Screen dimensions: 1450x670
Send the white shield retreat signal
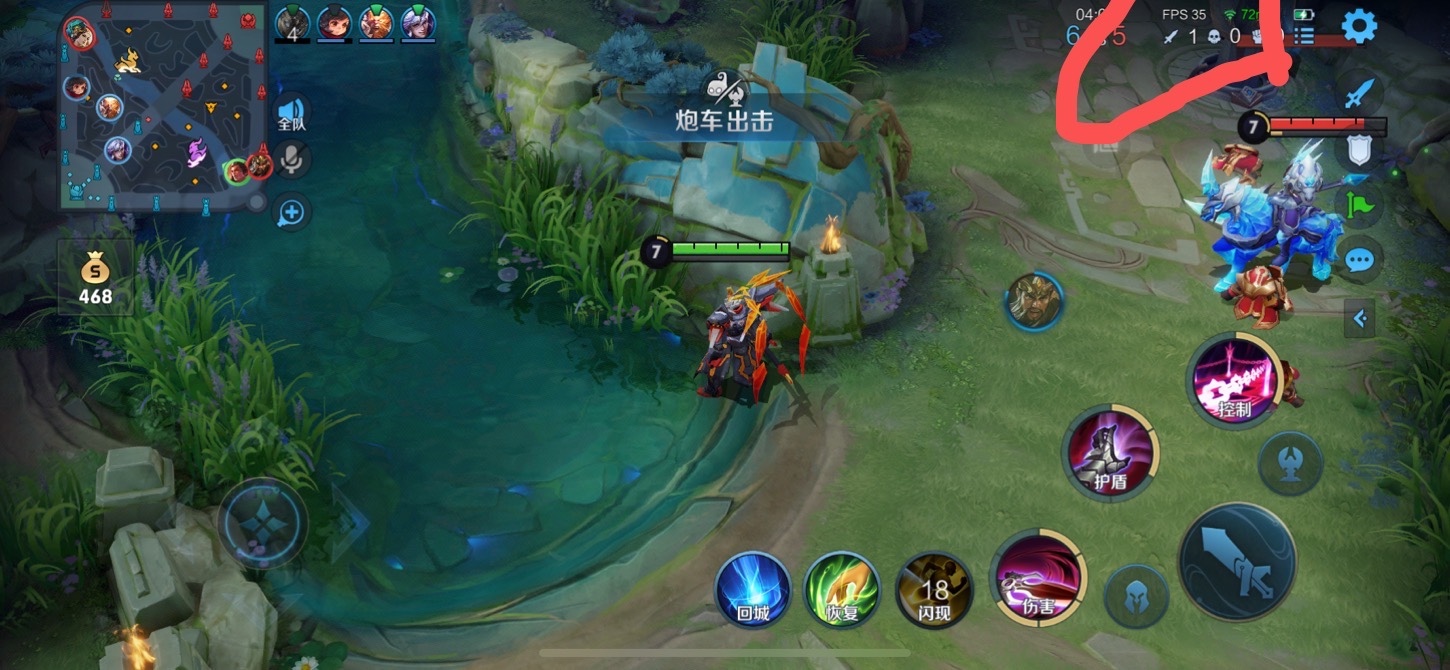coord(1358,151)
